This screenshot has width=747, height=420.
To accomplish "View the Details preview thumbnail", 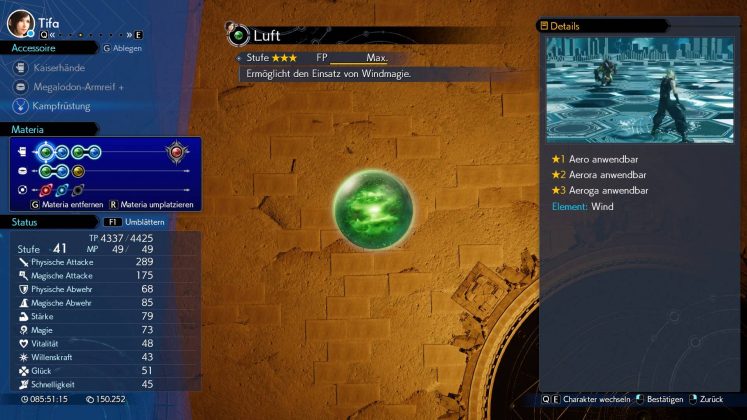I will [x=640, y=89].
